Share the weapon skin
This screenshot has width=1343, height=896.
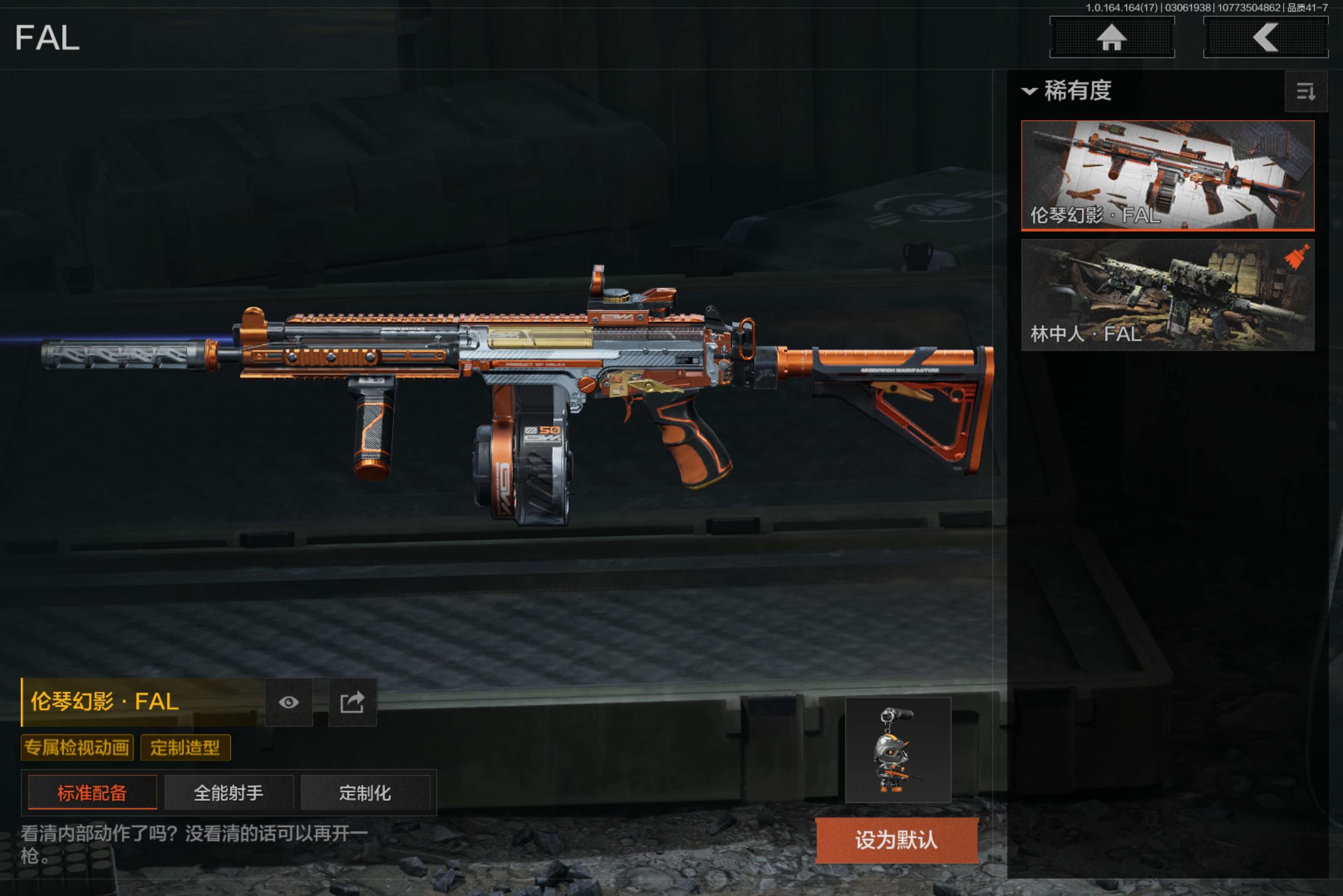[x=352, y=702]
